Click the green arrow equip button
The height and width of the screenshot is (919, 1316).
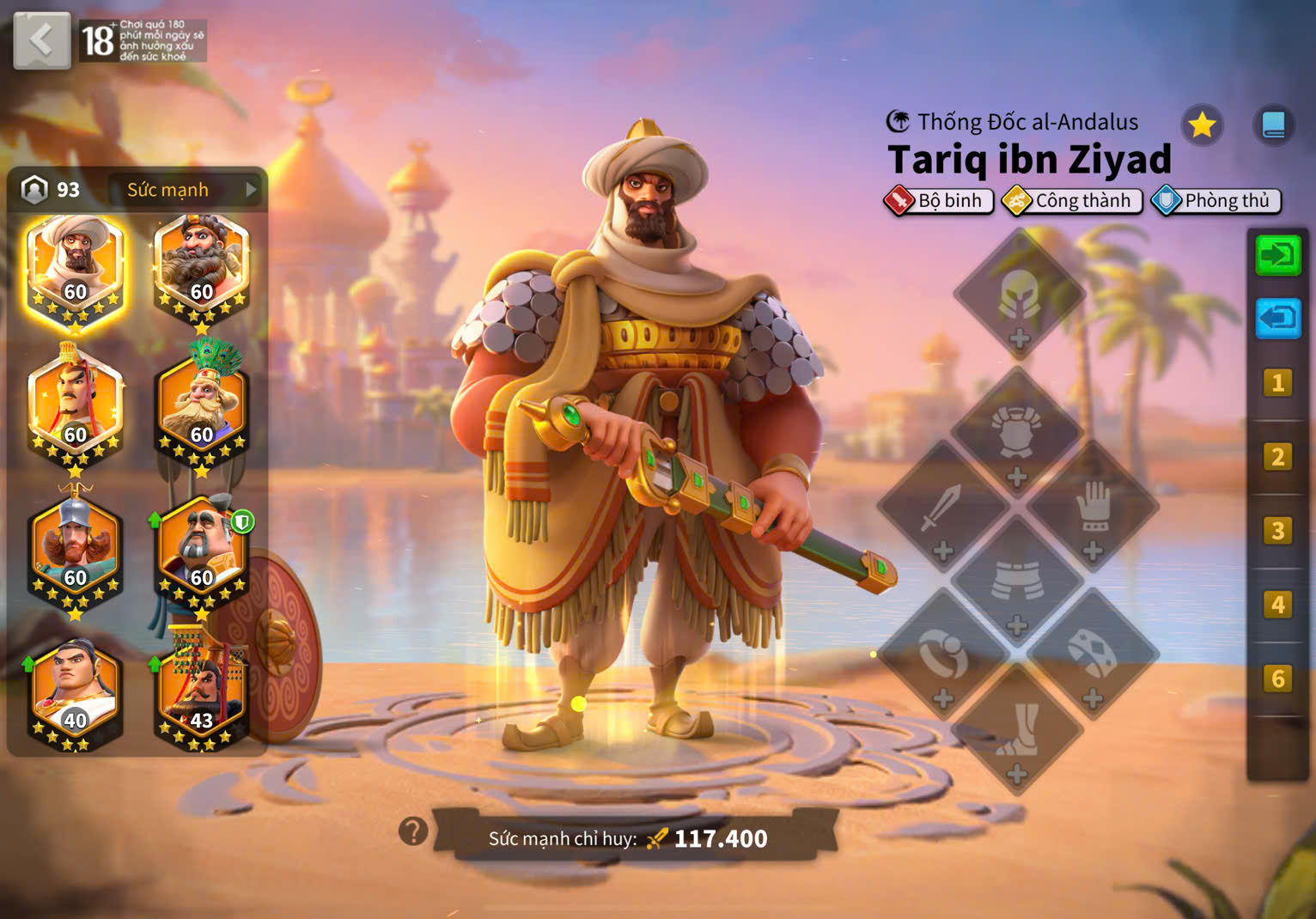pyautogui.click(x=1278, y=254)
